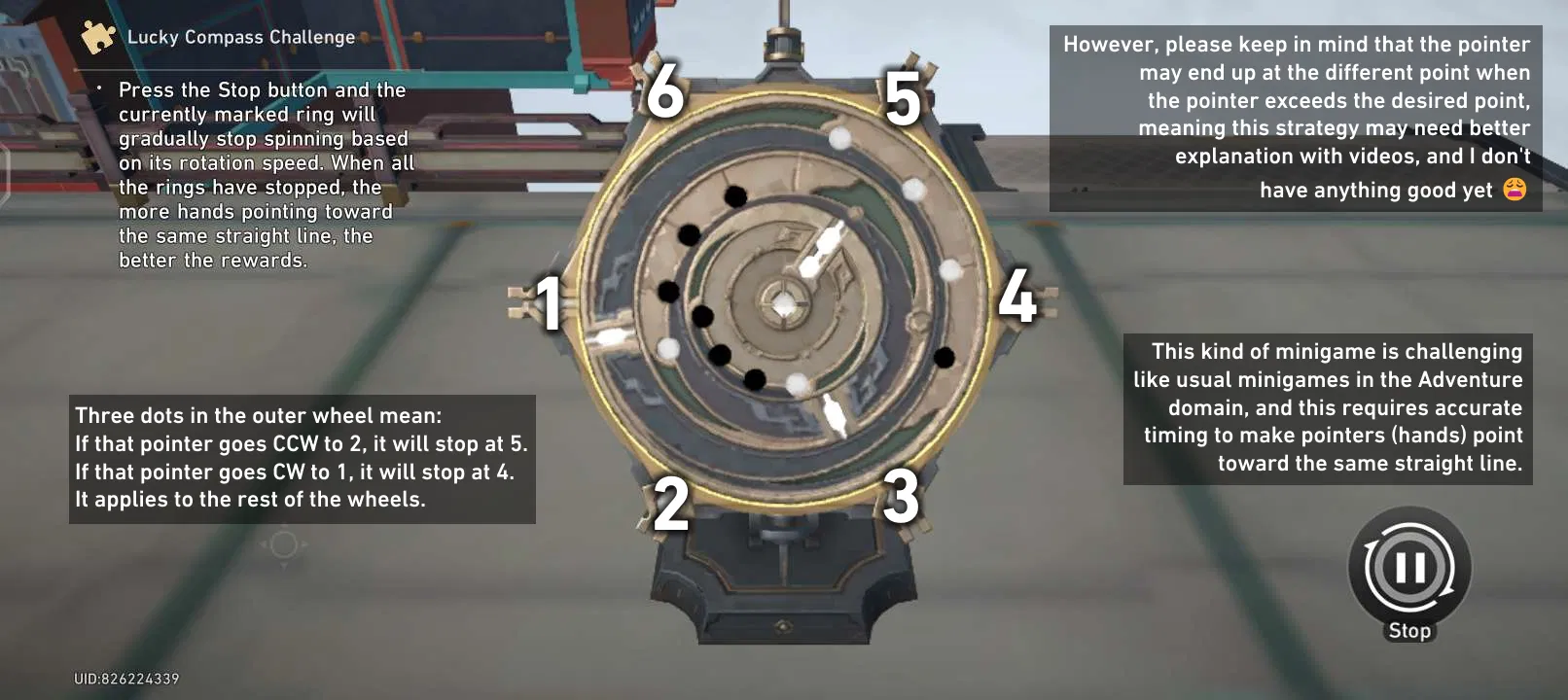The width and height of the screenshot is (1568, 700).
Task: Select the Lucky Compass Challenge title
Action: click(240, 37)
